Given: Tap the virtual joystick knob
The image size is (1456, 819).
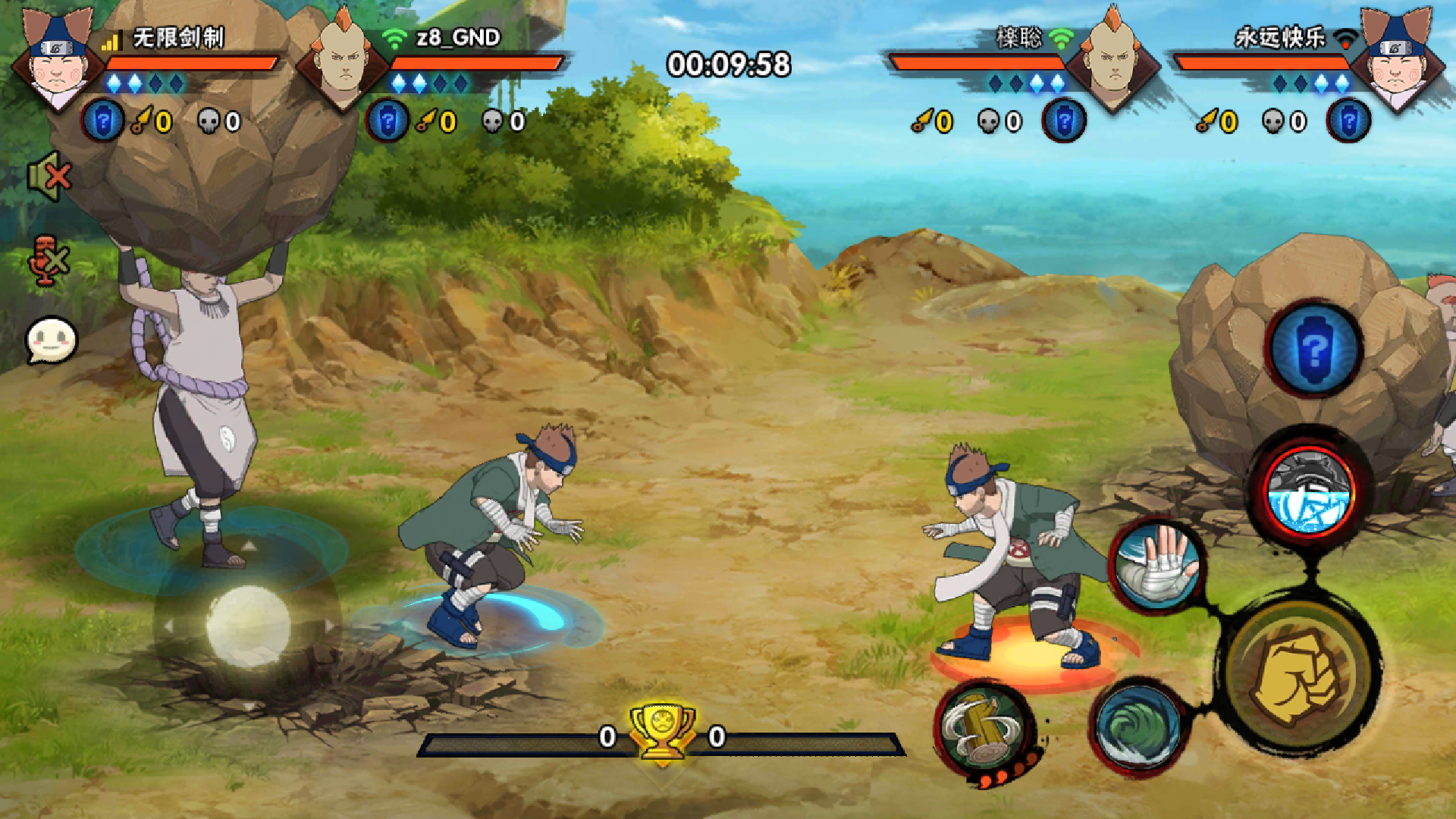Looking at the screenshot, I should (x=248, y=626).
